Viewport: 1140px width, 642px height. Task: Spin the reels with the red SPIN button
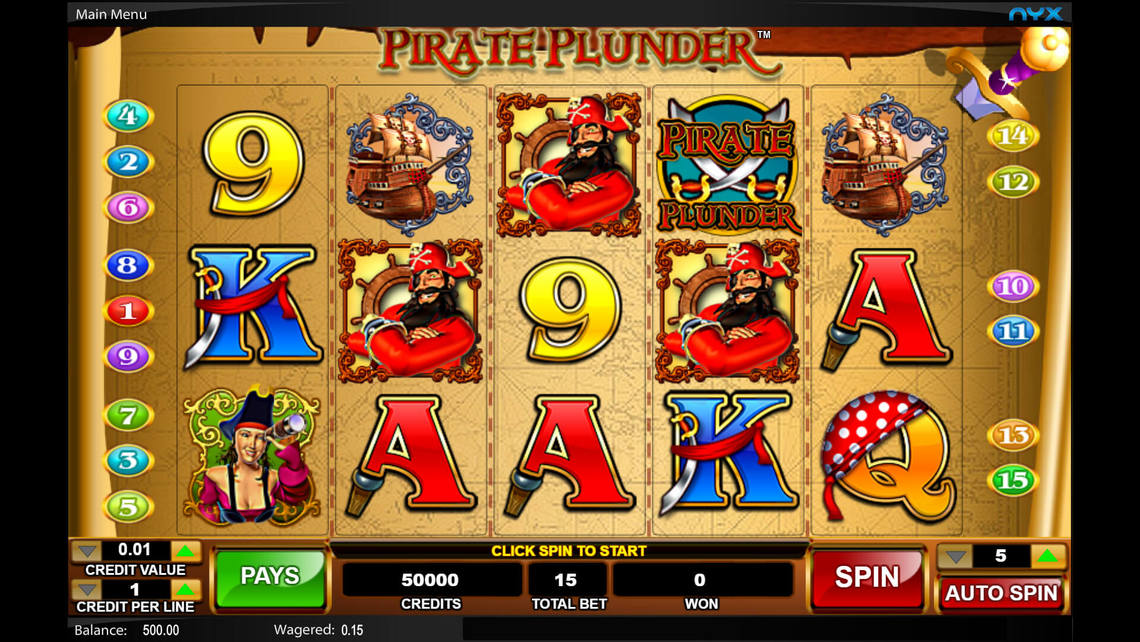tap(866, 577)
